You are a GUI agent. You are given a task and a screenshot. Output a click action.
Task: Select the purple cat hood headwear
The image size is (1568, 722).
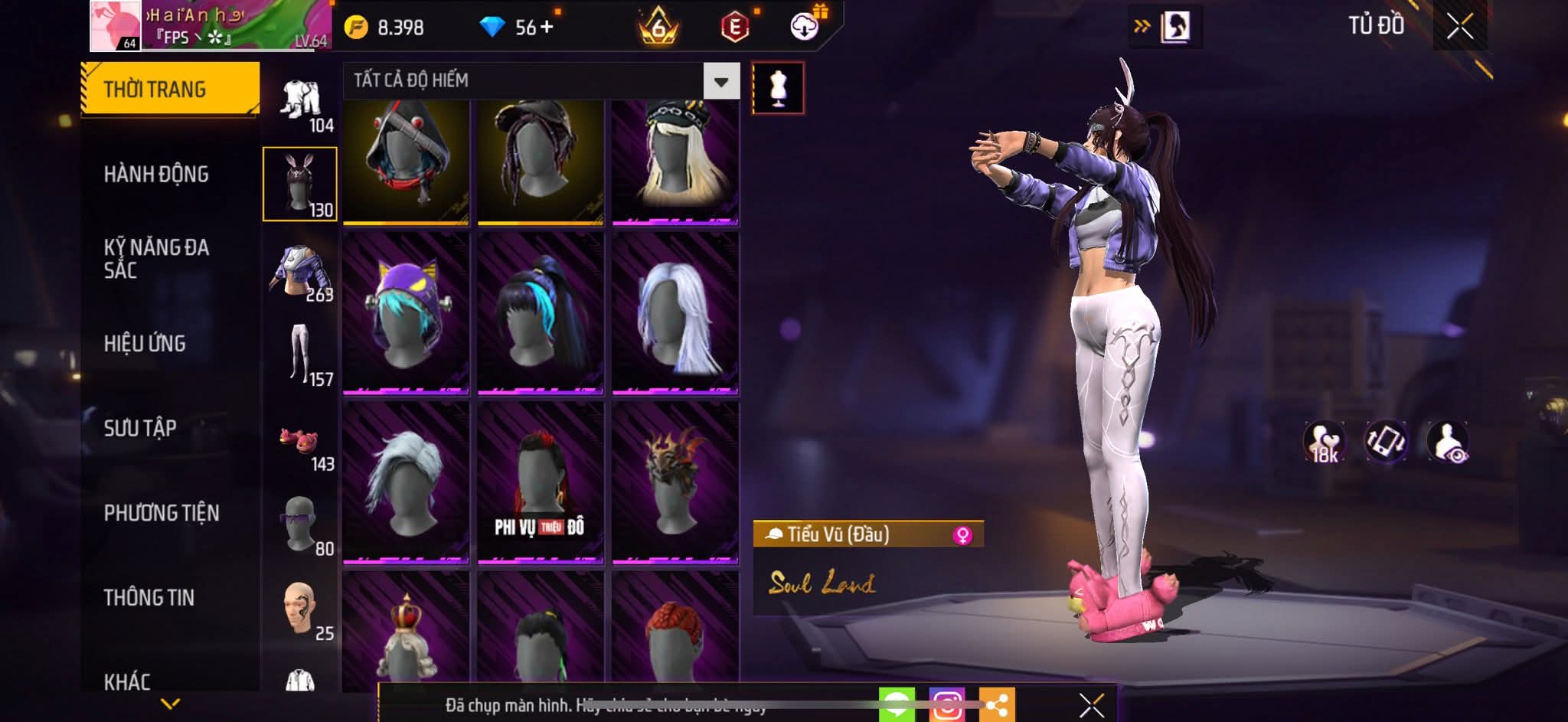point(406,312)
